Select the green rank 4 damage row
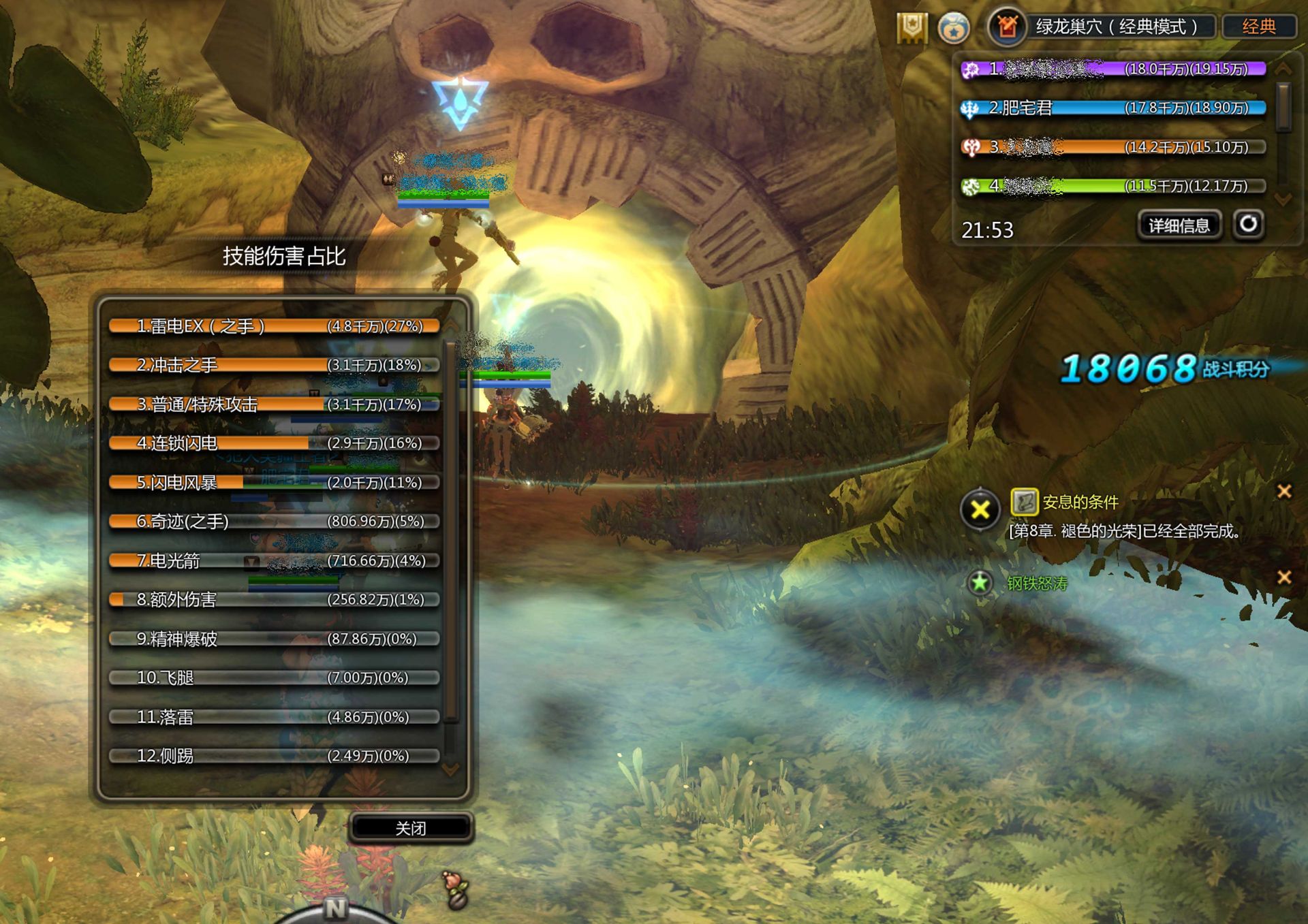Screen dimensions: 1308x924 coord(1112,186)
